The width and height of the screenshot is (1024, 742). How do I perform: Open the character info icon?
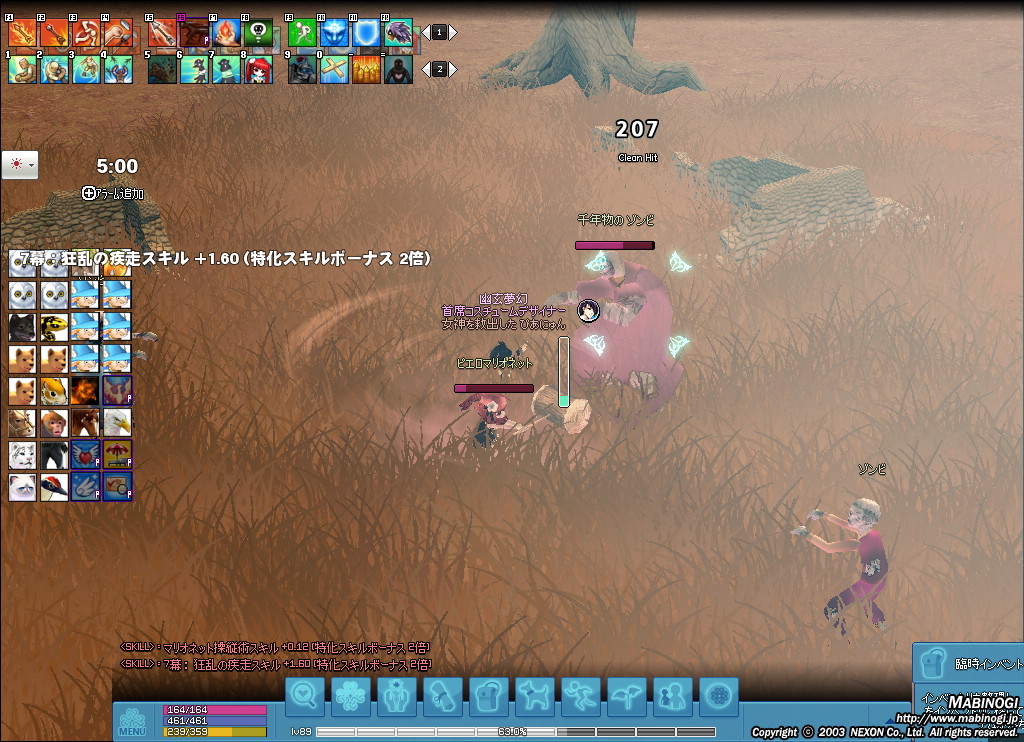point(397,694)
